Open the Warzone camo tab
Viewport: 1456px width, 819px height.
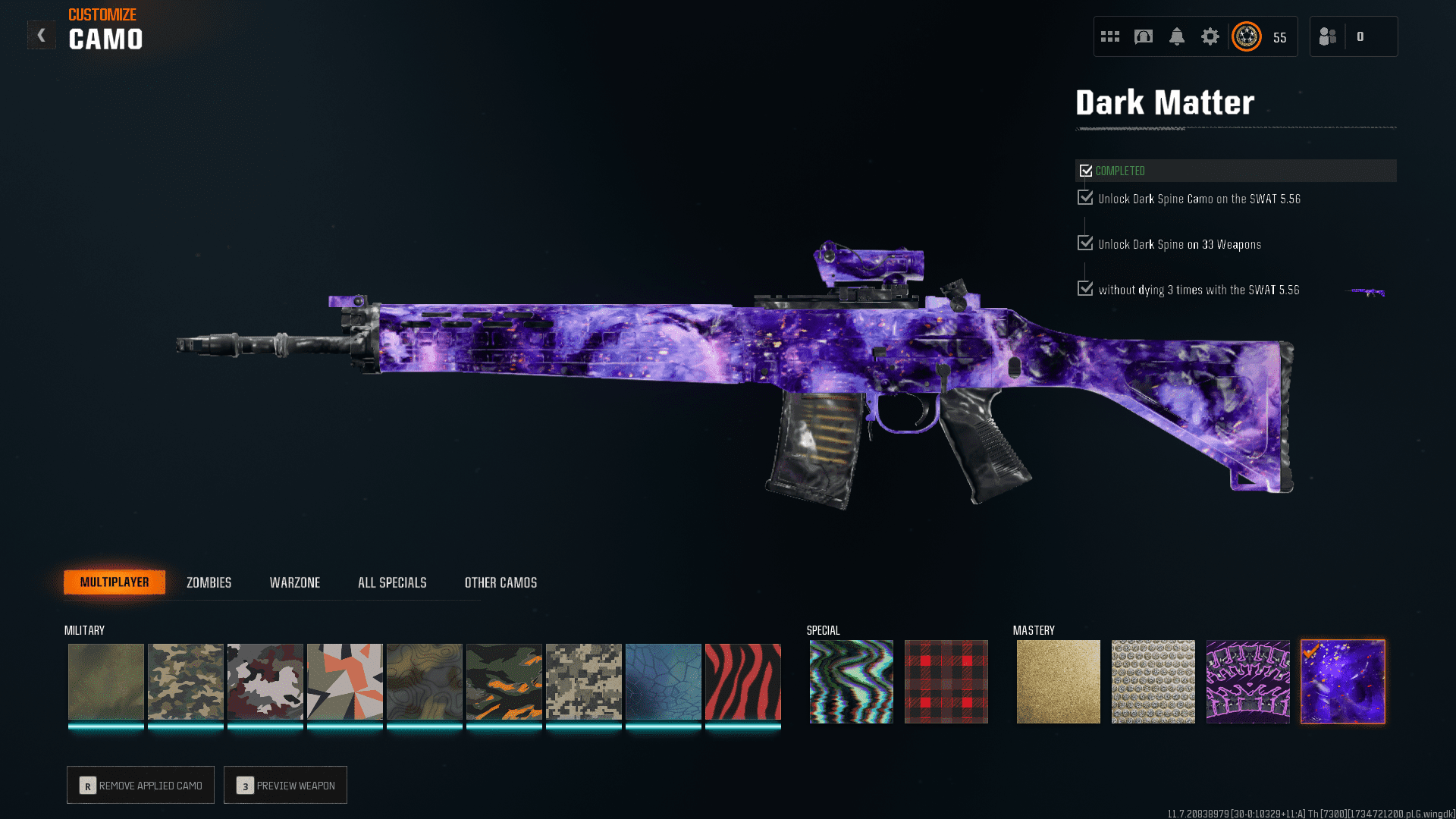tap(295, 582)
